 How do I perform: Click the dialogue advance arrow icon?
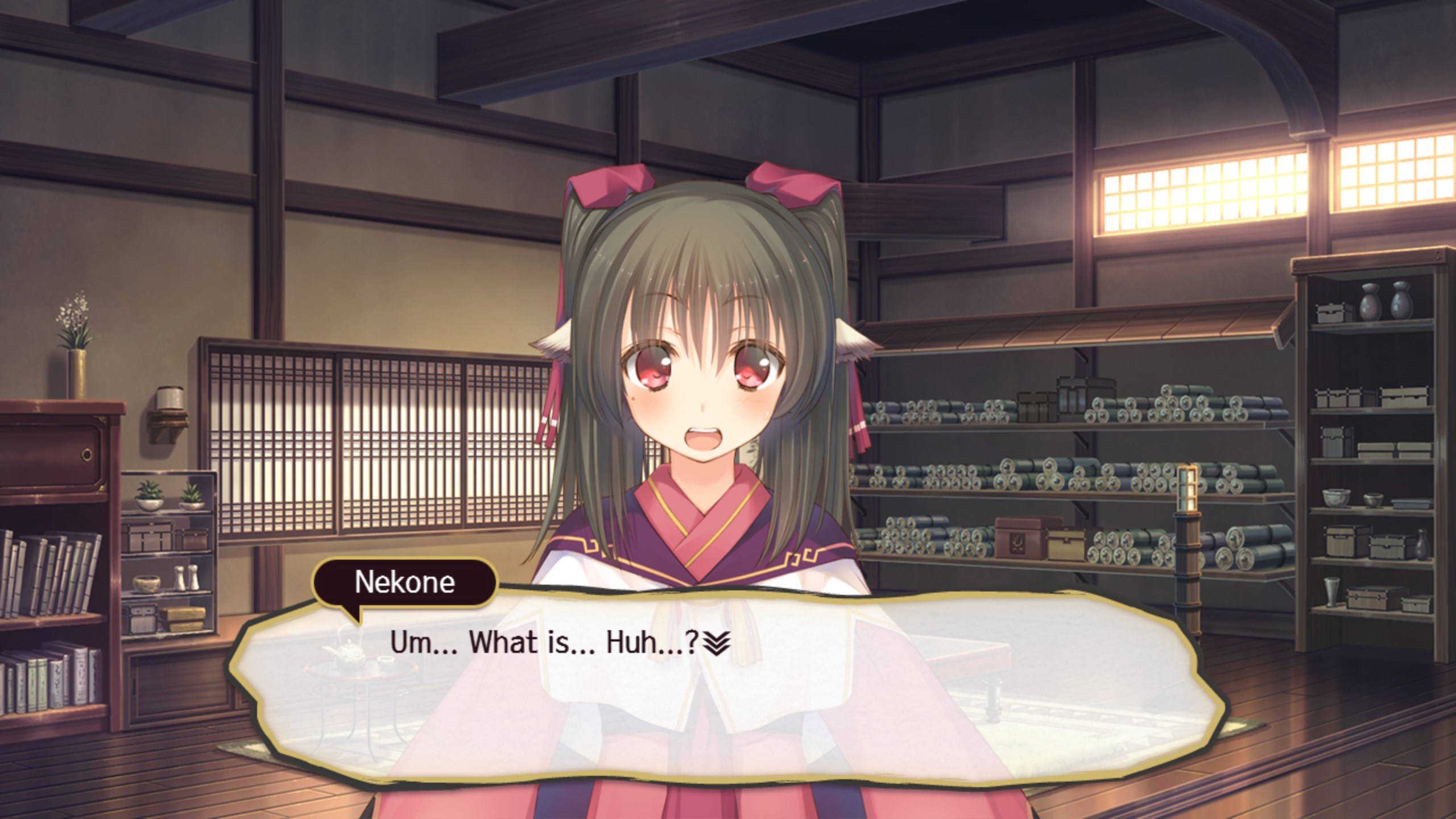click(x=716, y=644)
